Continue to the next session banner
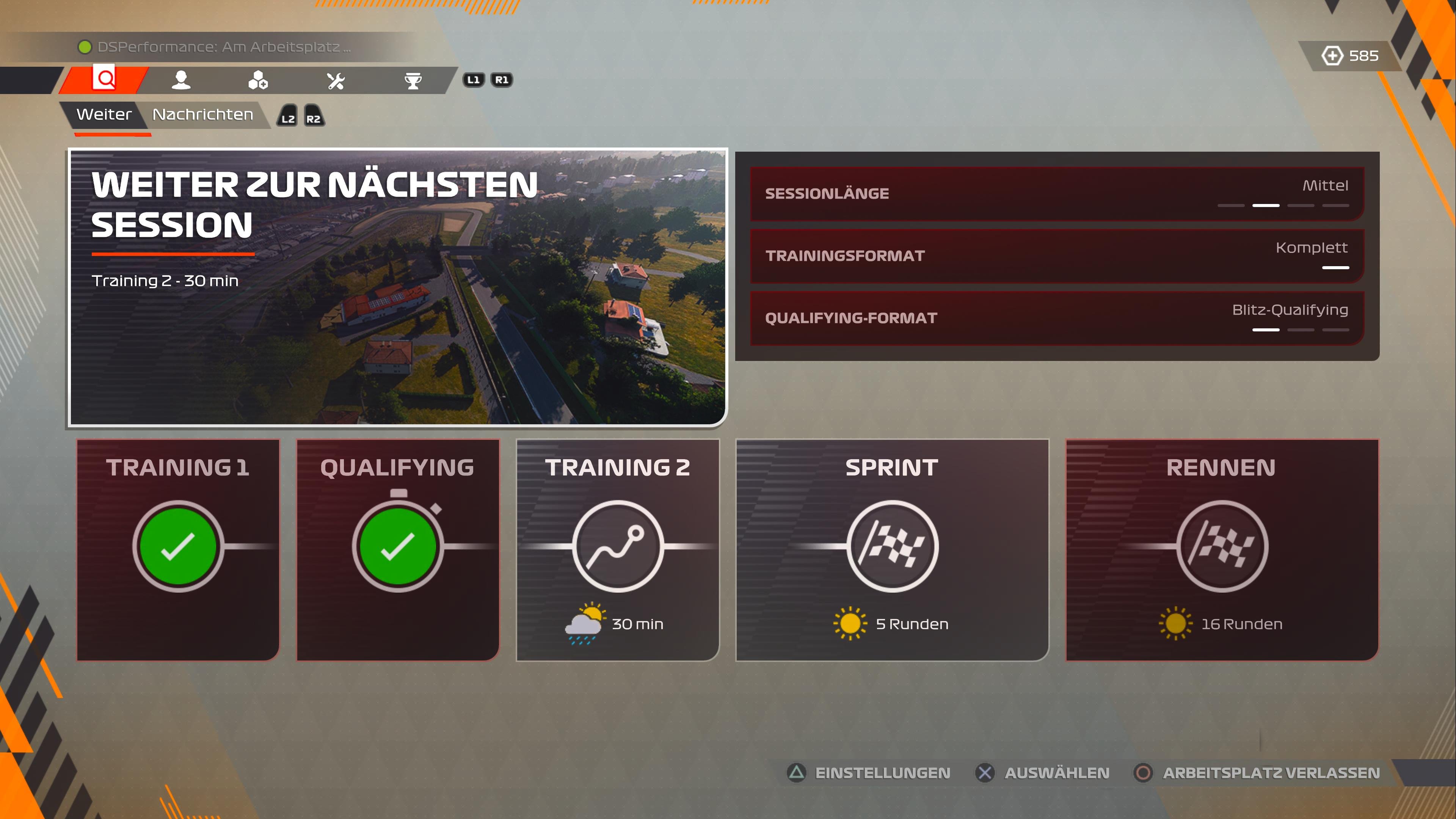1456x819 pixels. point(397,287)
